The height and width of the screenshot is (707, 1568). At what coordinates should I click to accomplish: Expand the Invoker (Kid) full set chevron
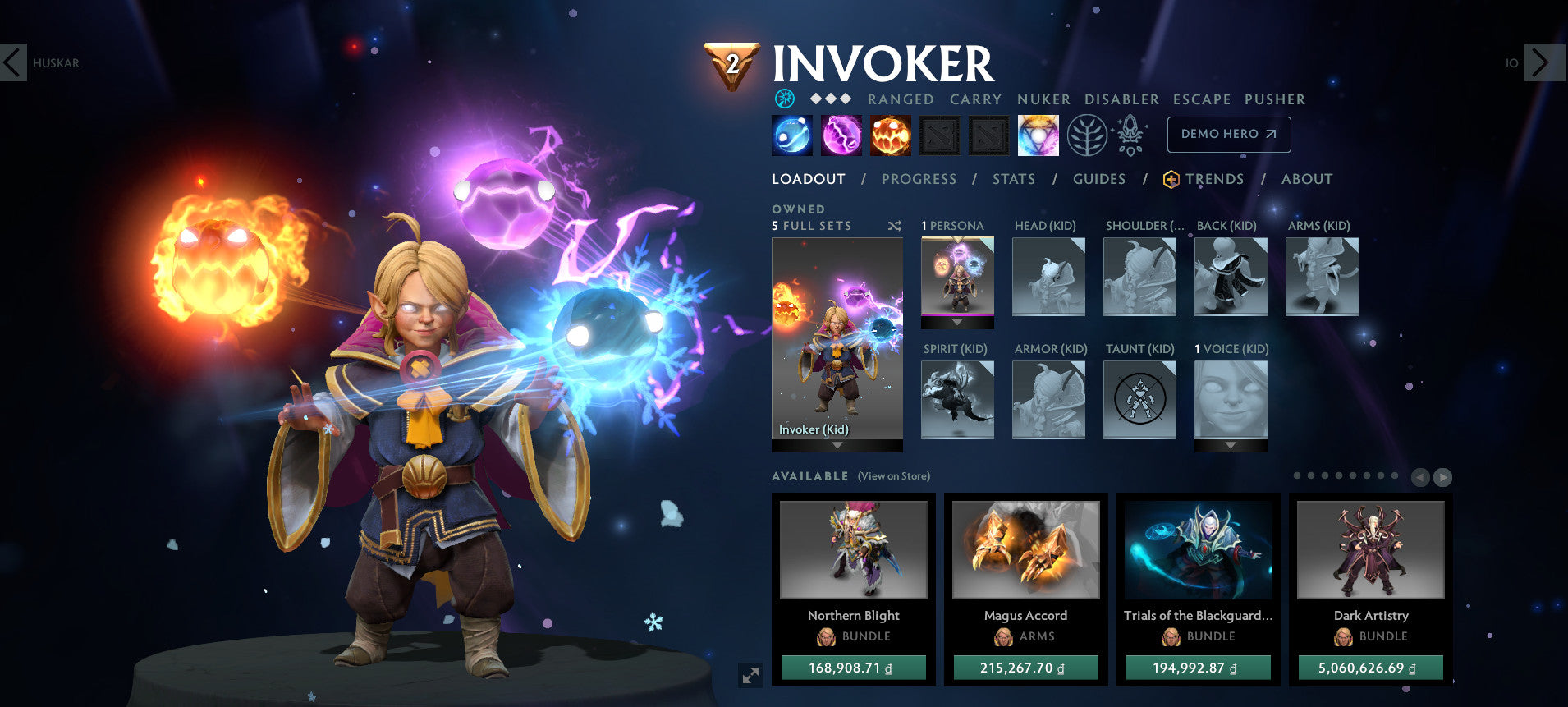coord(836,443)
